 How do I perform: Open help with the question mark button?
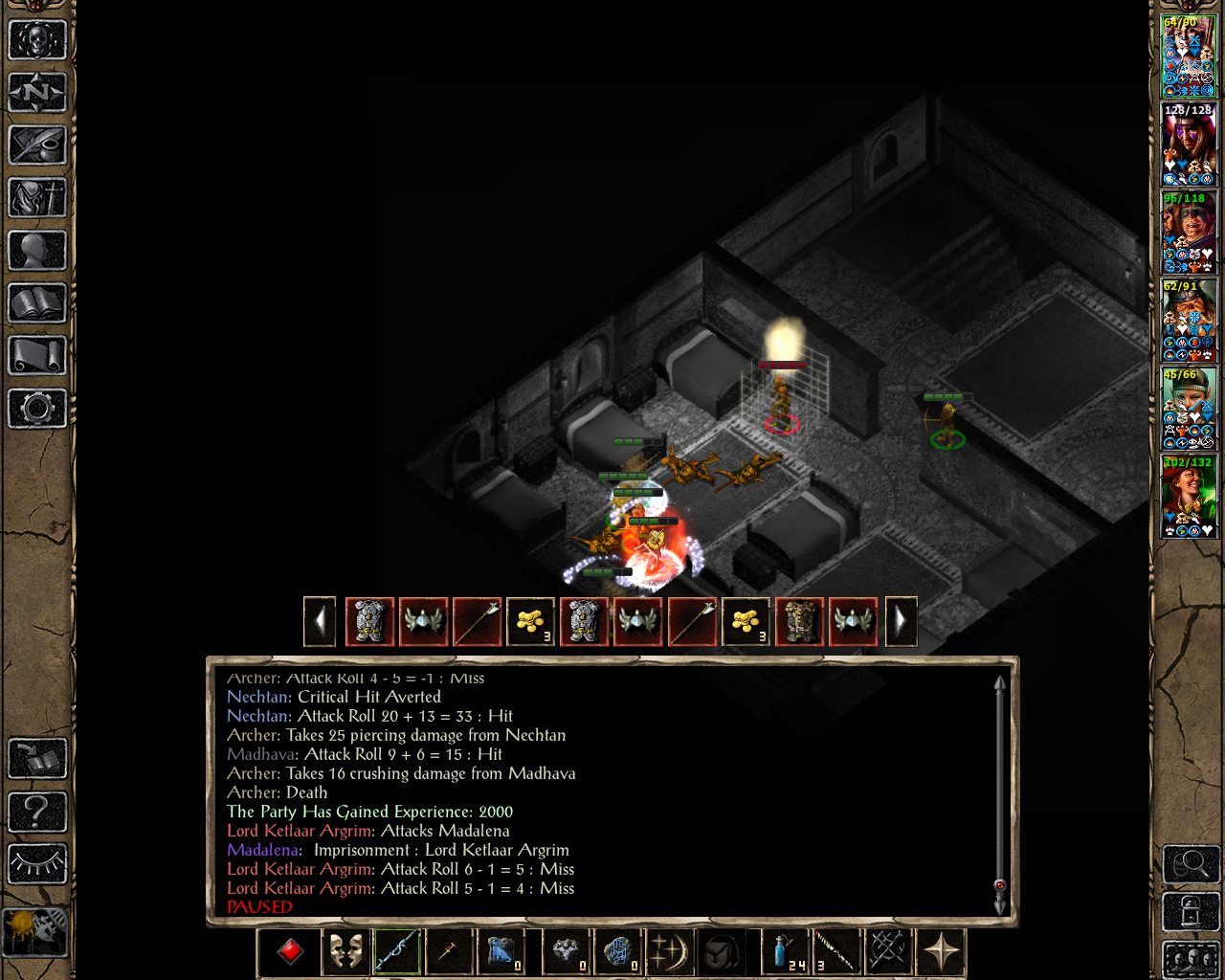[x=37, y=812]
